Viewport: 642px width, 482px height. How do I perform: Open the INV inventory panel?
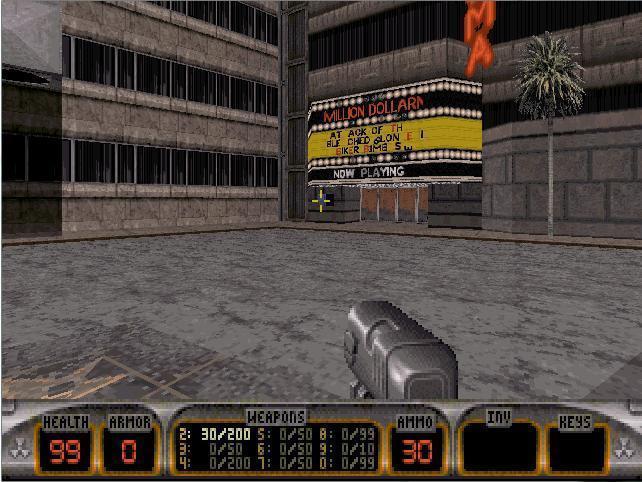(497, 447)
